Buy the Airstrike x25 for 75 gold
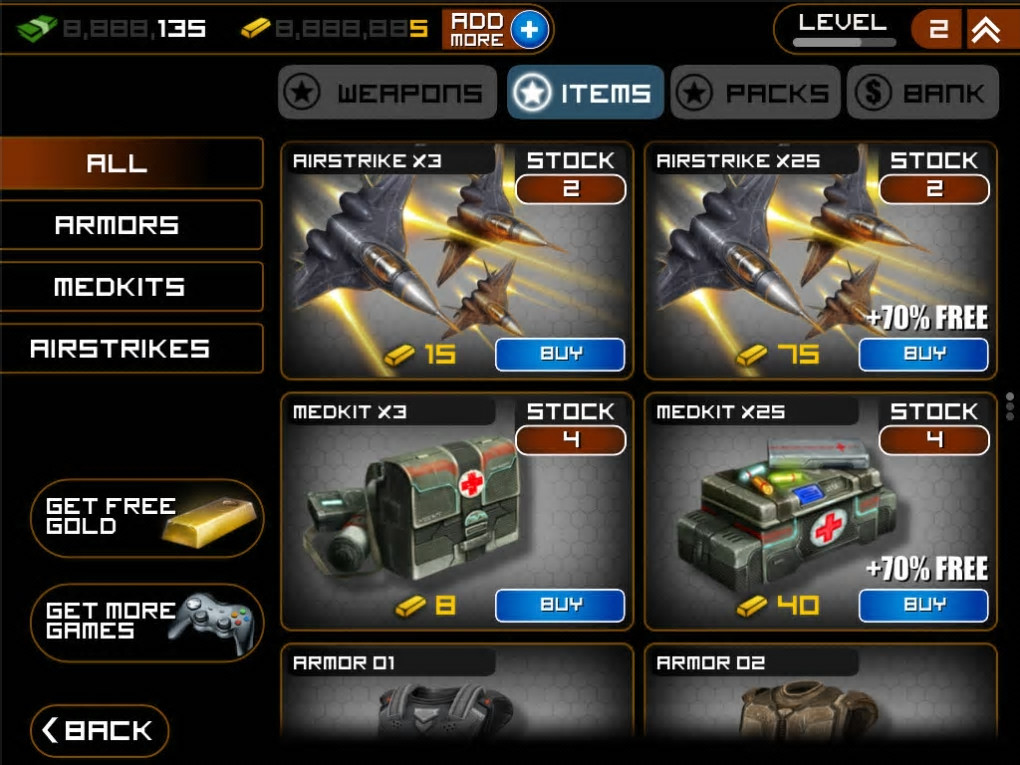The height and width of the screenshot is (765, 1020). coord(923,354)
